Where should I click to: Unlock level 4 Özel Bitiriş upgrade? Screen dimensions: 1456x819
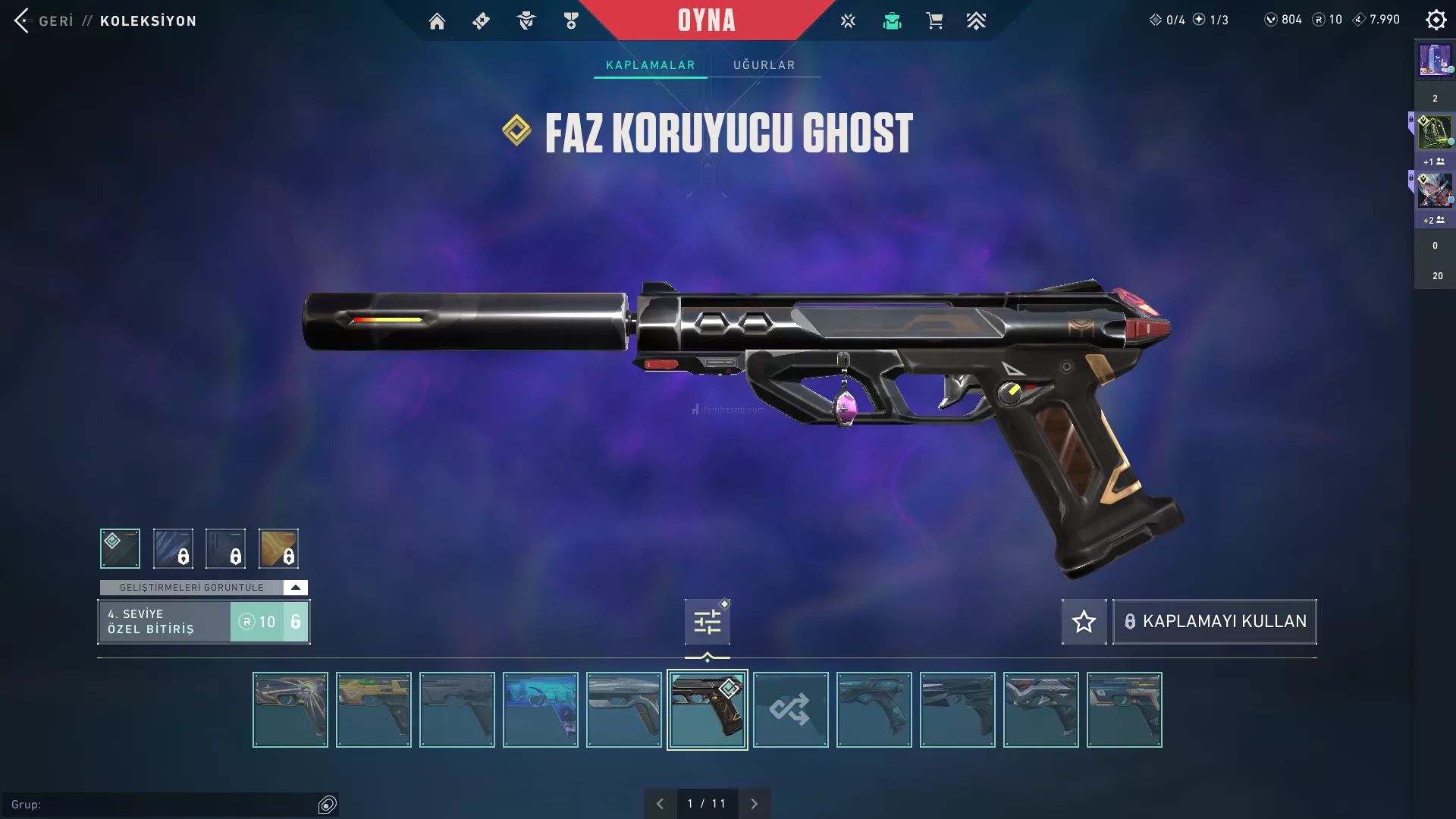(x=269, y=622)
